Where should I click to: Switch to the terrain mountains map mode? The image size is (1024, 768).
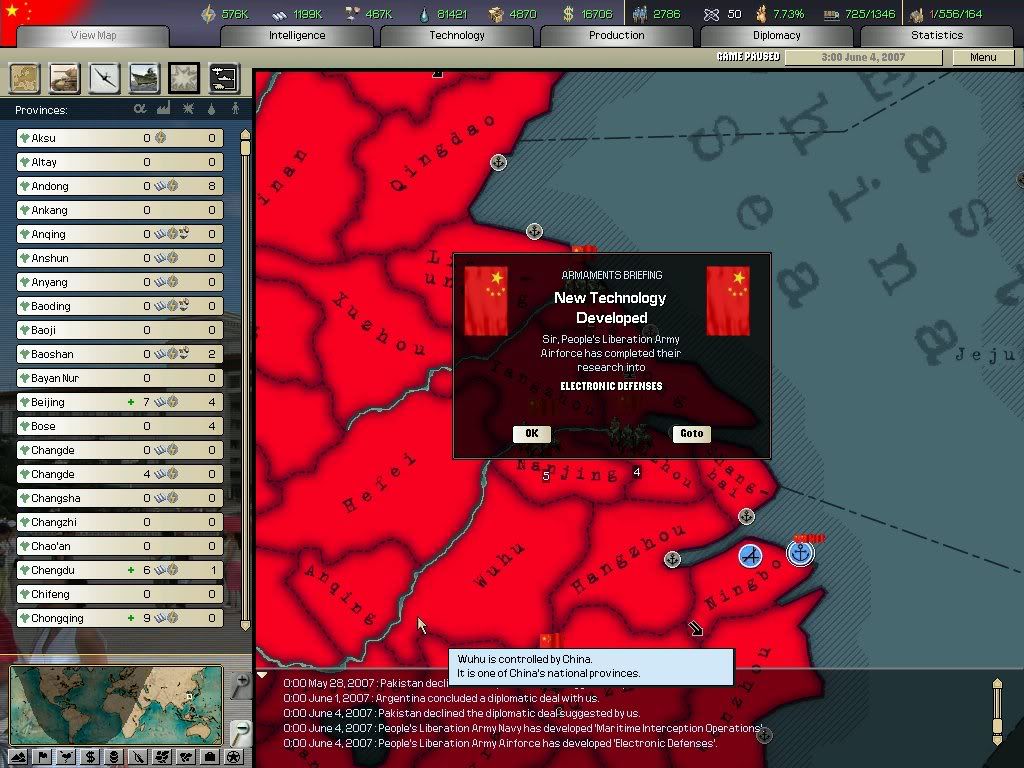(x=19, y=757)
